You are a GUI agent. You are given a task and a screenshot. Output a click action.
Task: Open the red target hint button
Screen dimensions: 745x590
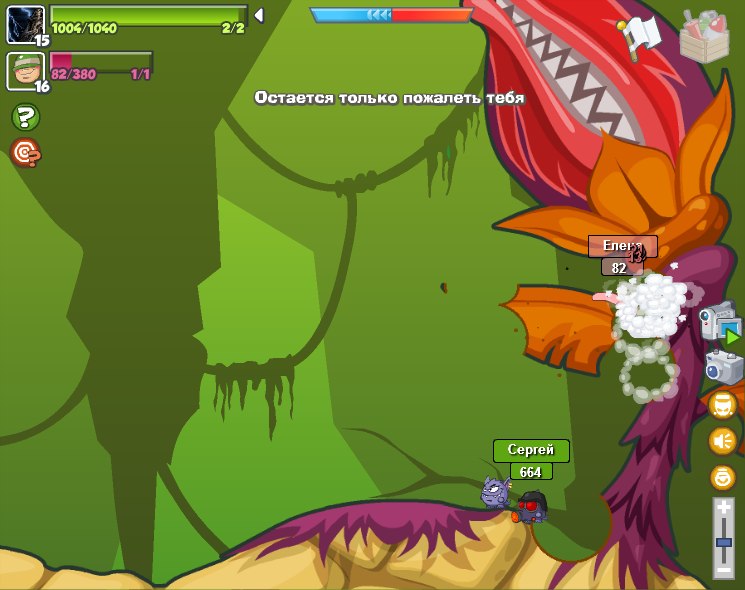pos(25,153)
